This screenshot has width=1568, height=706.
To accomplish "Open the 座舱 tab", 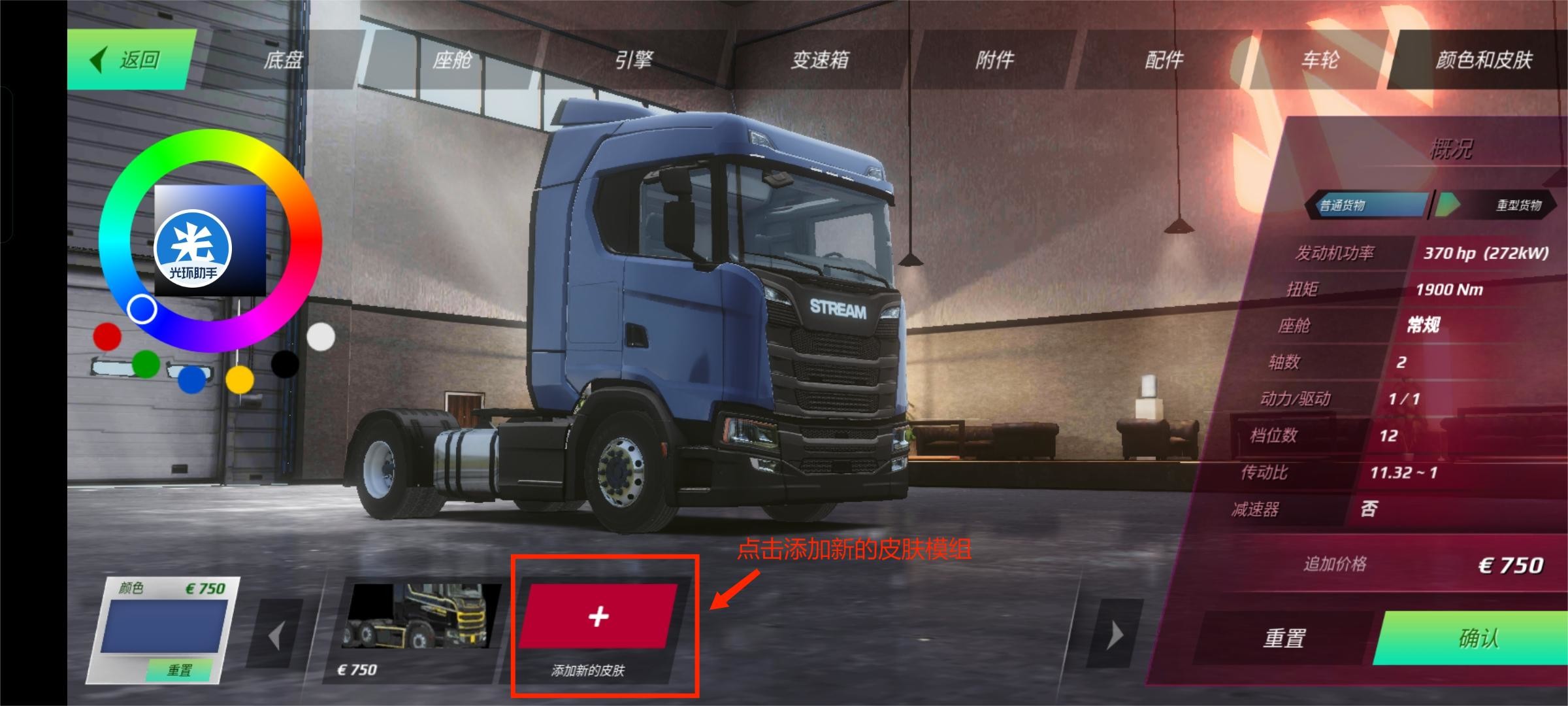I will [451, 60].
